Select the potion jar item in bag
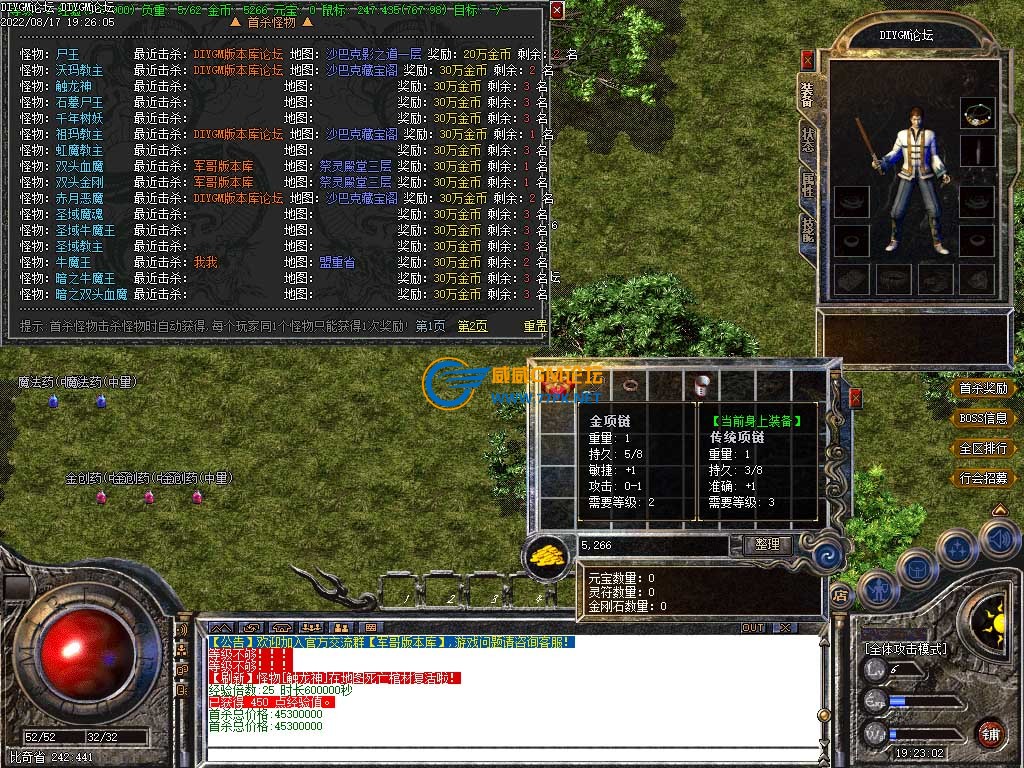 click(701, 384)
